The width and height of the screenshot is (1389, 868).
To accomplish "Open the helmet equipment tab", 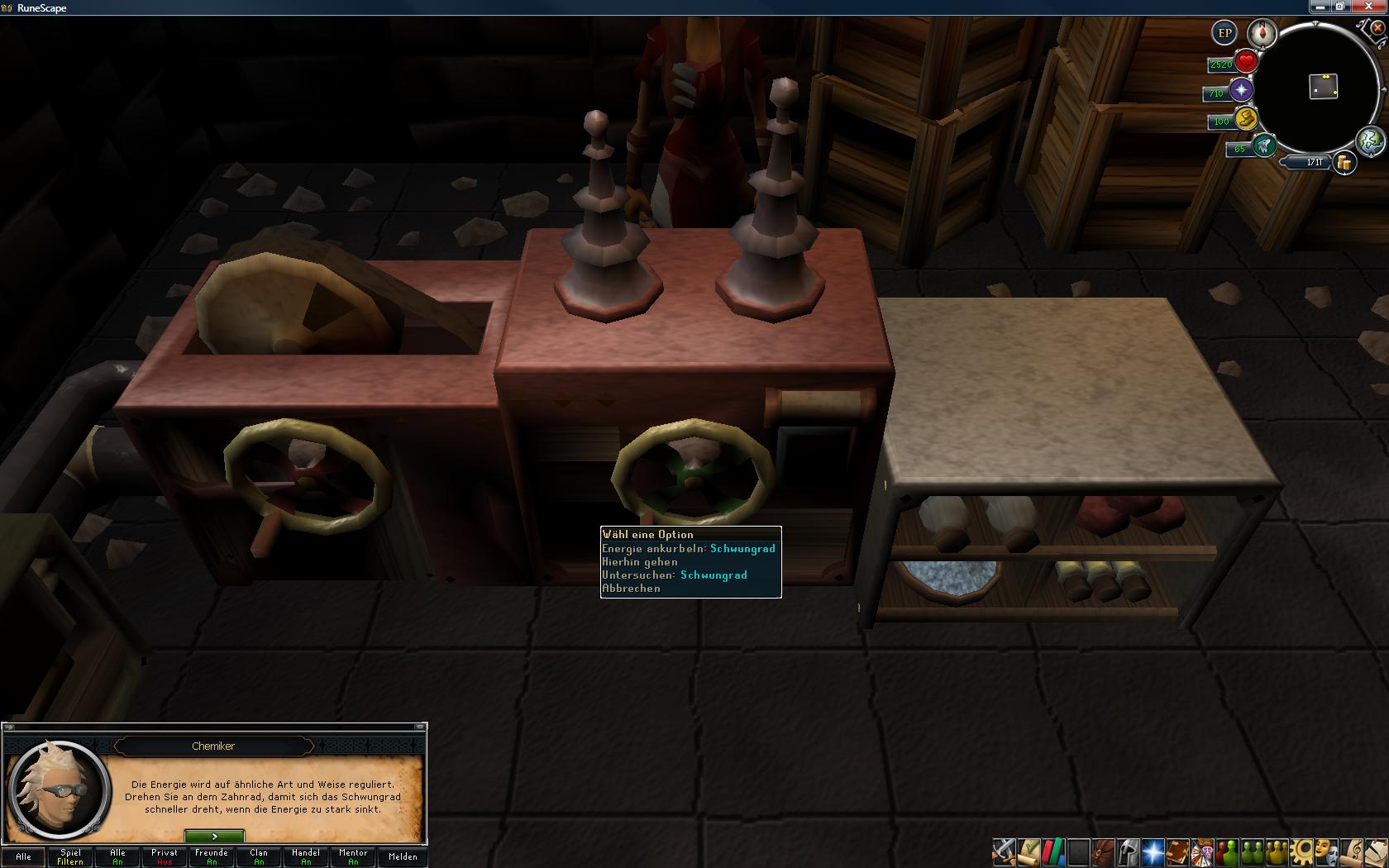I will tap(1128, 851).
